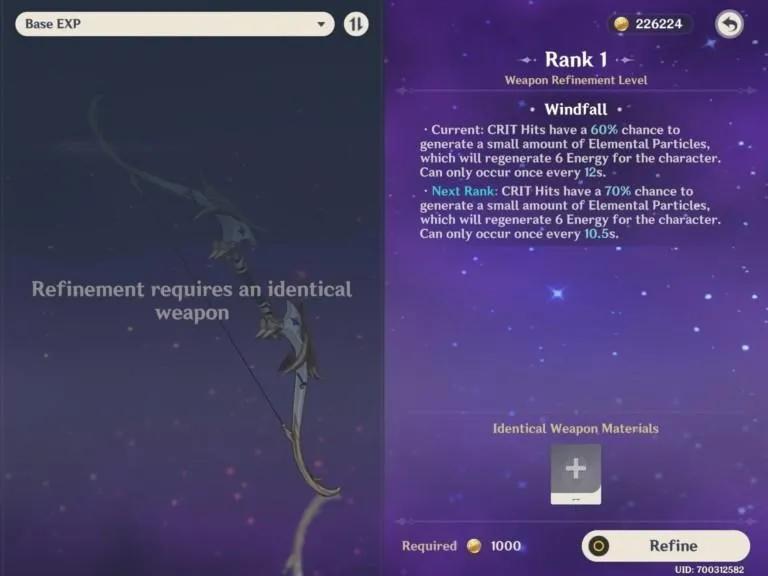Open the Base EXP sort dropdown
Screen dimensions: 768x576
tap(174, 24)
